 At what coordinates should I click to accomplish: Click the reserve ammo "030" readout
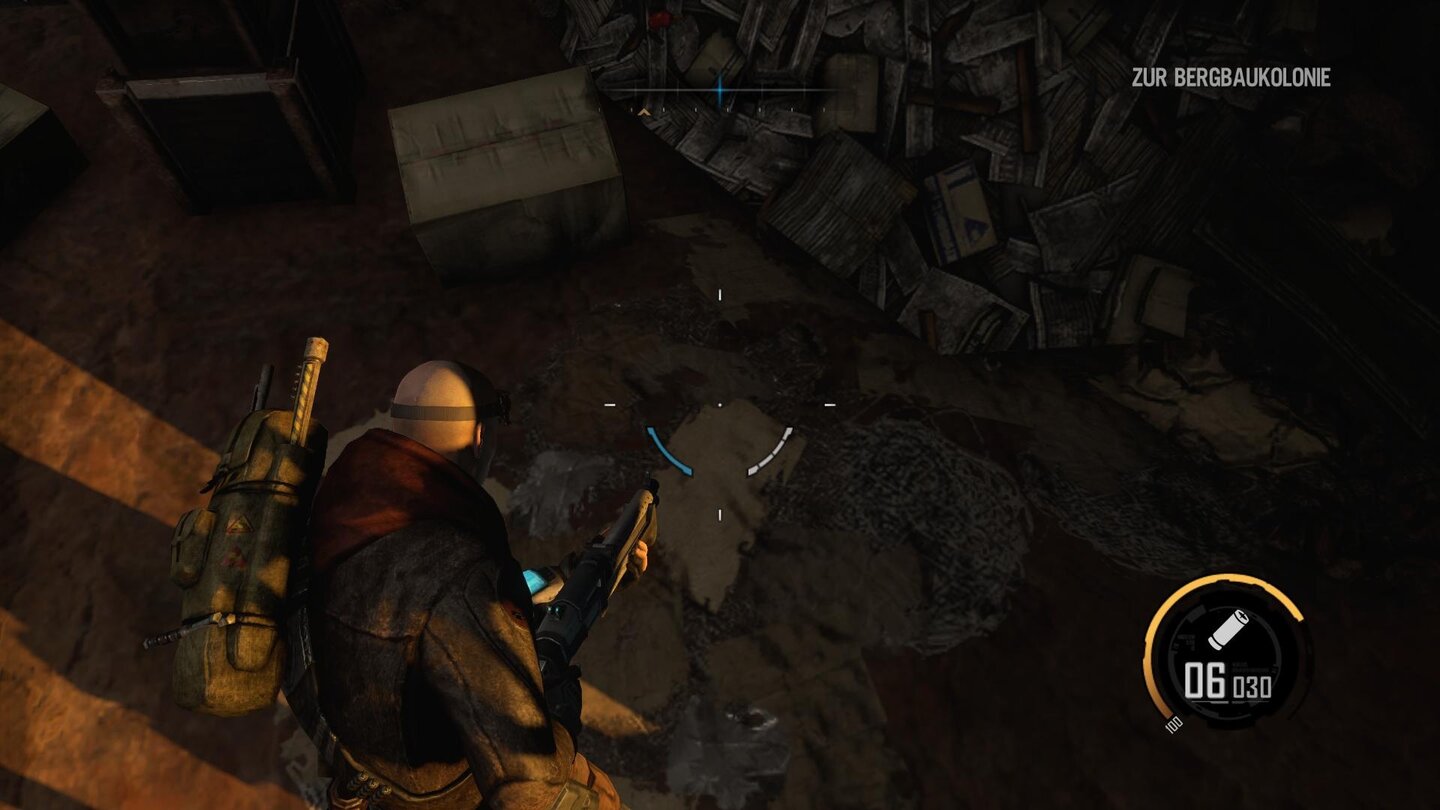(x=1251, y=685)
